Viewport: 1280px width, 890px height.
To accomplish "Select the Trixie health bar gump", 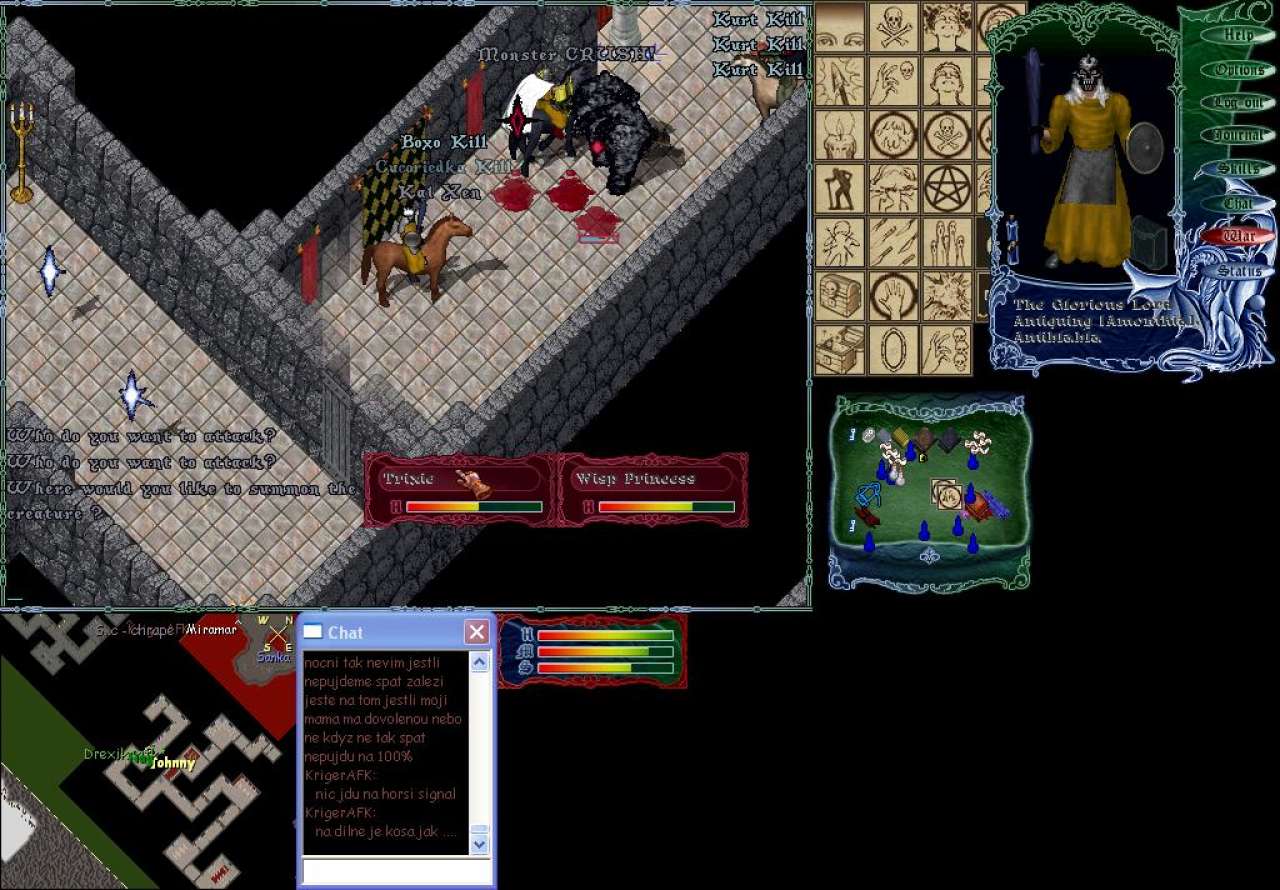I will [460, 490].
